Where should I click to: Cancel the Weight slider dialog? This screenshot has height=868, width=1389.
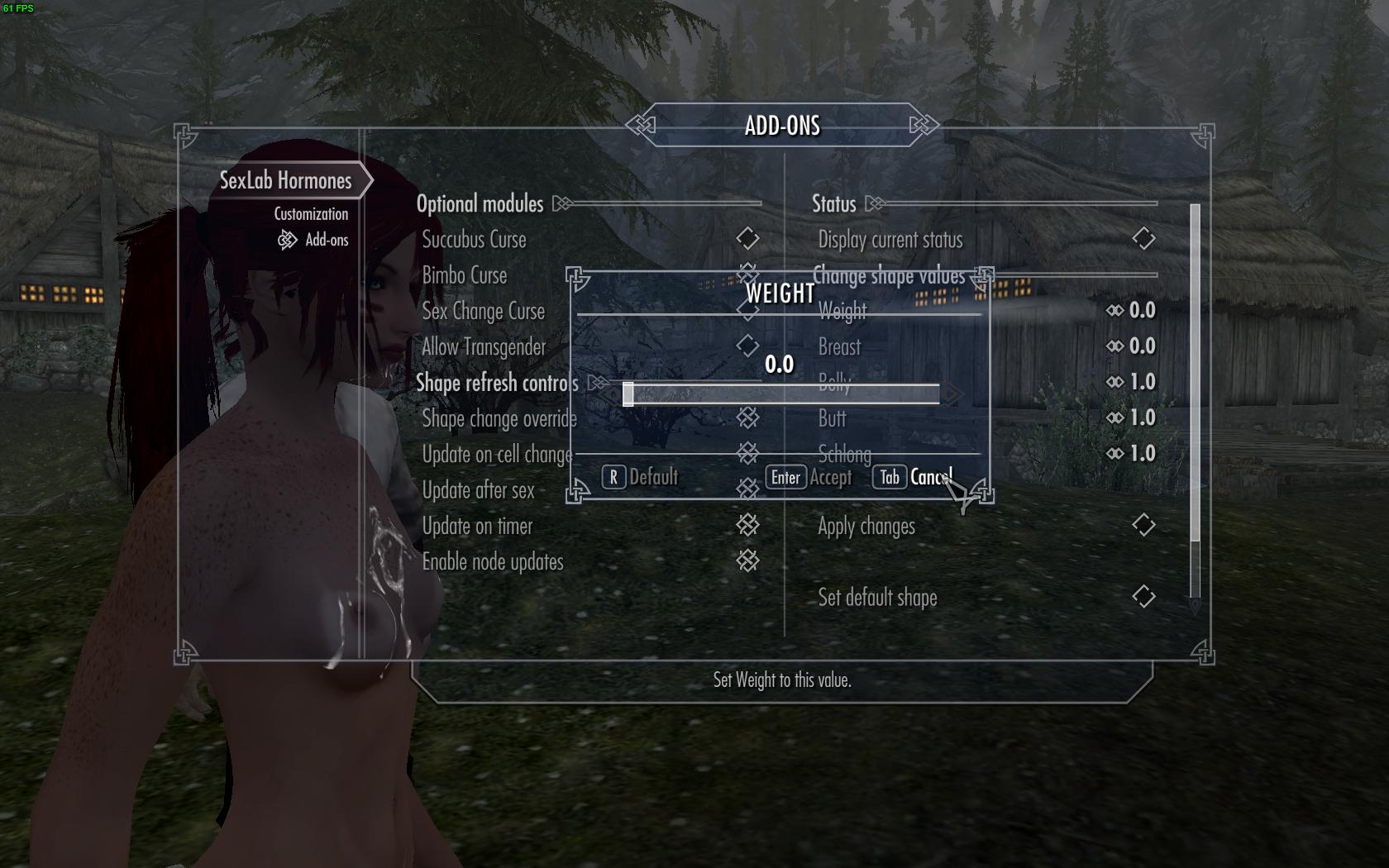913,477
